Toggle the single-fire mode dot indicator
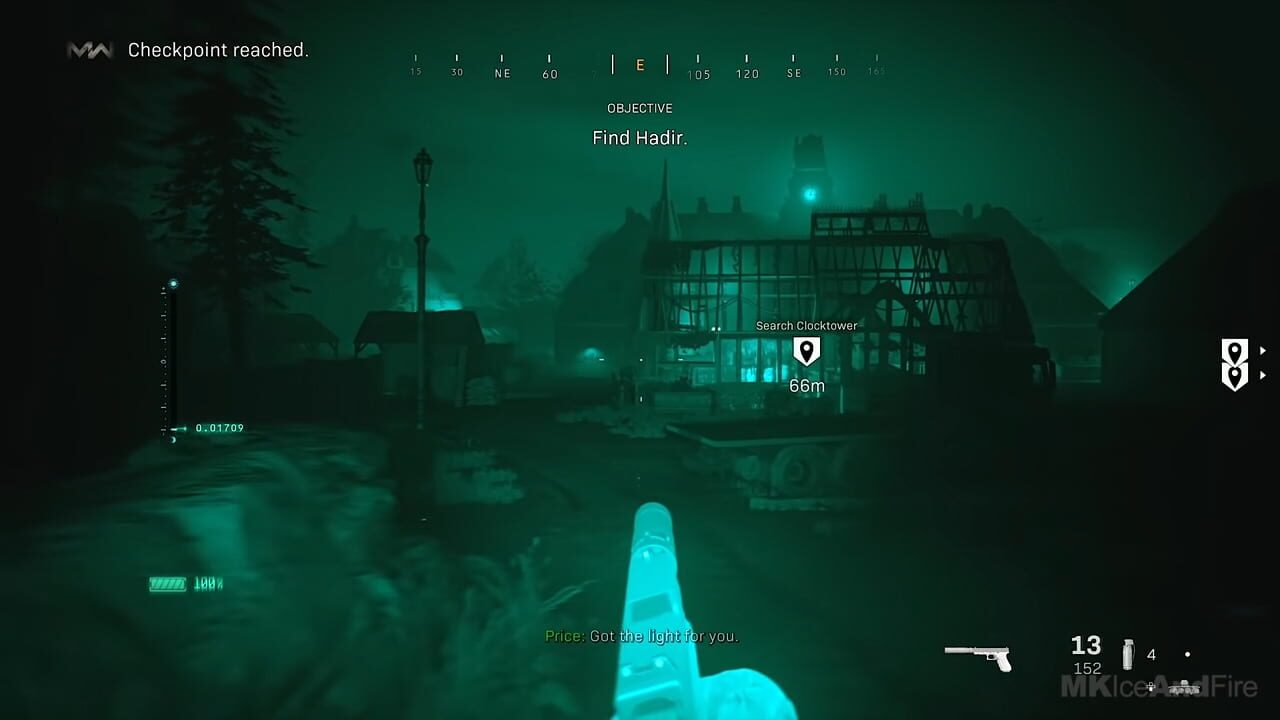 (x=1187, y=654)
